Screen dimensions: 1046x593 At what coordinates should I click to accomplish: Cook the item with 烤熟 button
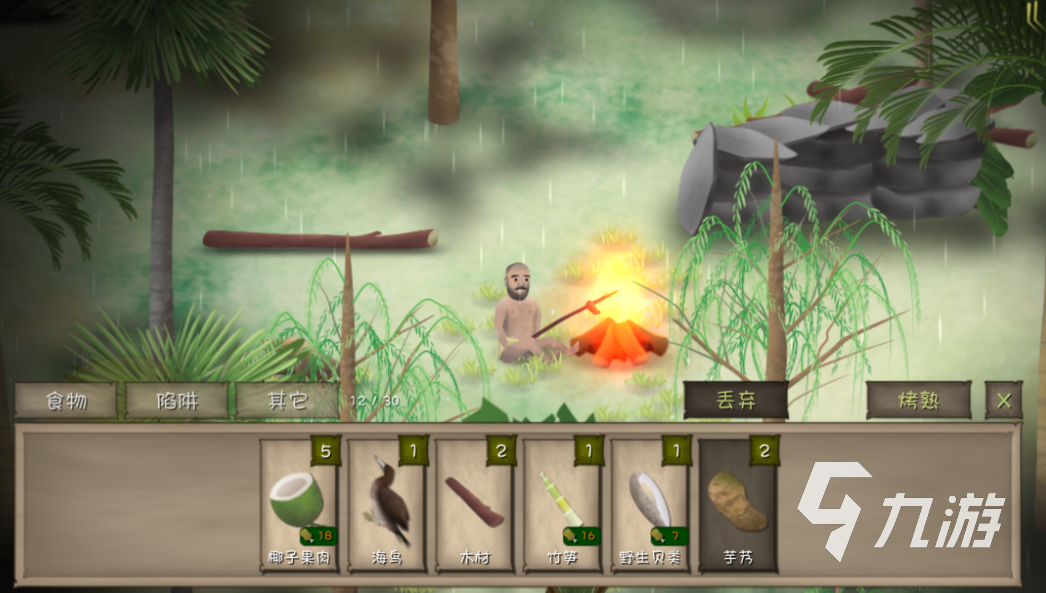(x=918, y=401)
